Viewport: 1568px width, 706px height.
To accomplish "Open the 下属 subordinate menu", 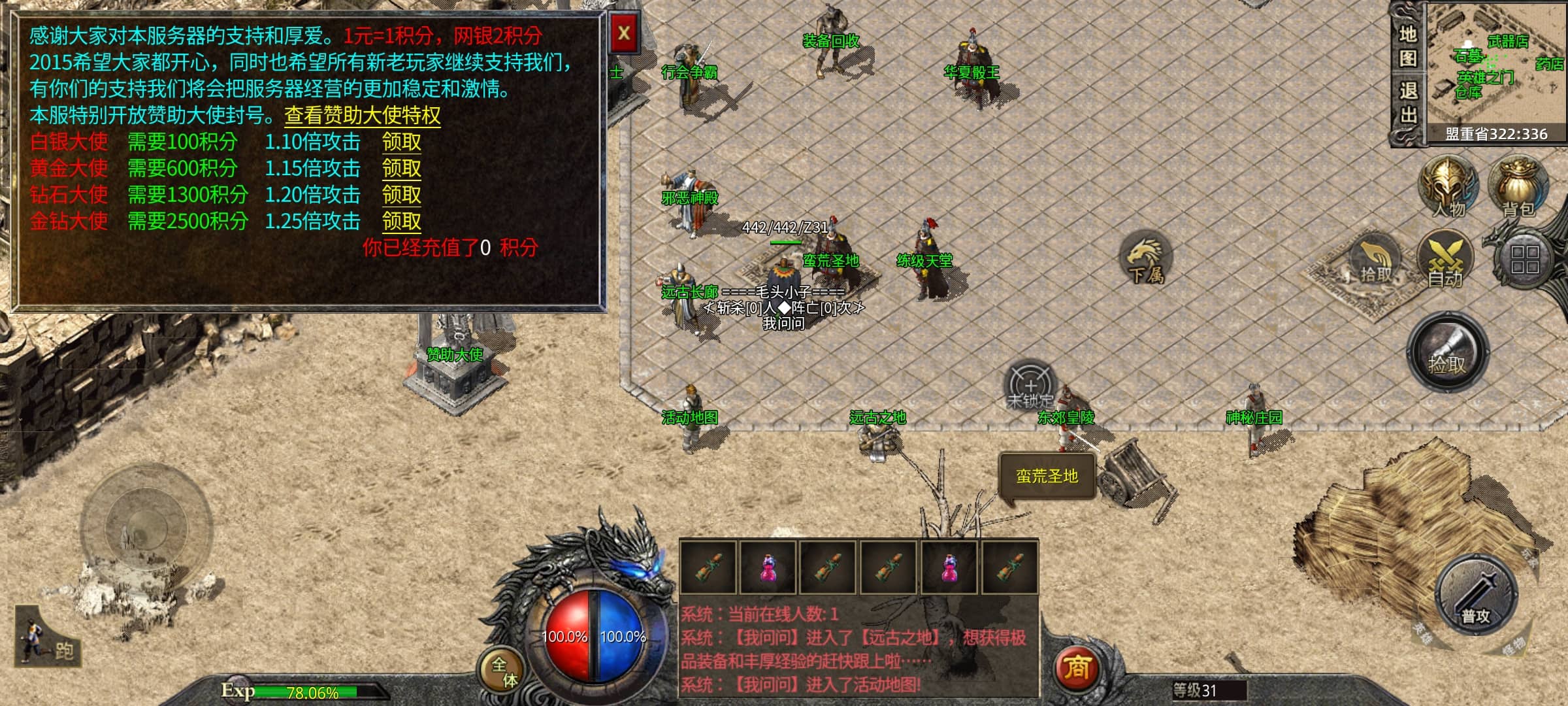I will [x=1146, y=258].
